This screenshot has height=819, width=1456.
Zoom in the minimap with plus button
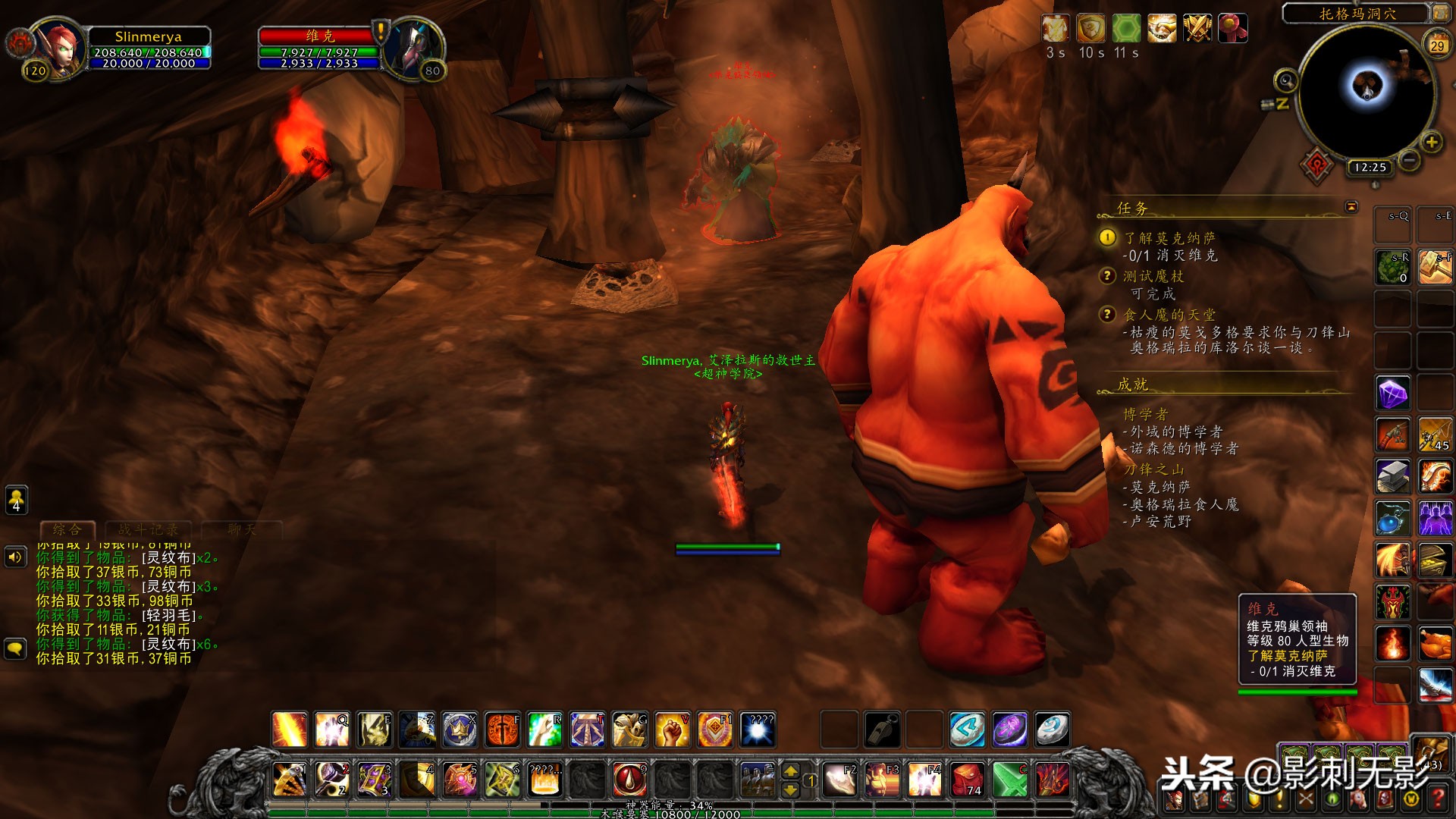(x=1431, y=142)
